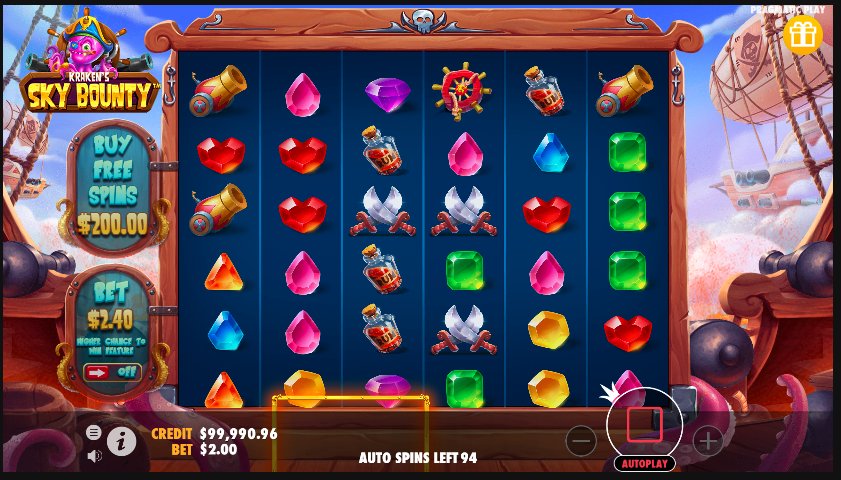Open the hamburger settings menu
The height and width of the screenshot is (480, 841).
(94, 432)
